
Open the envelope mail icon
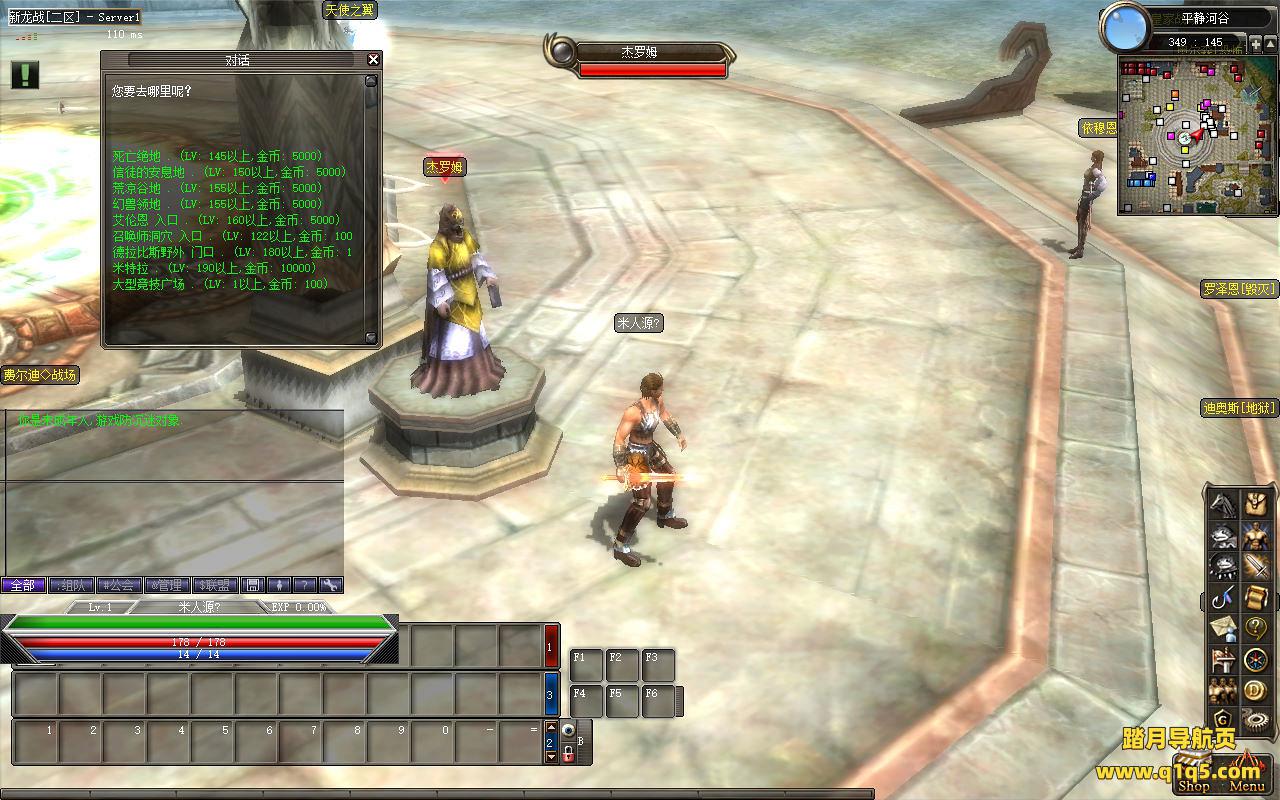1223,628
